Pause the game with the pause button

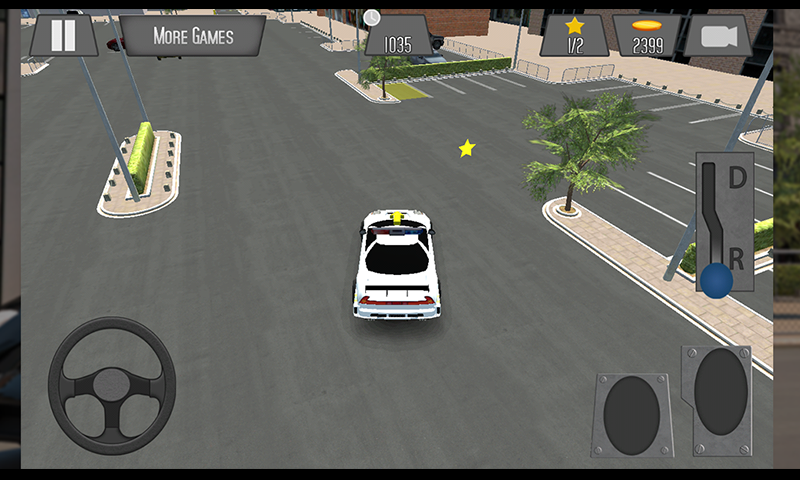coord(63,36)
